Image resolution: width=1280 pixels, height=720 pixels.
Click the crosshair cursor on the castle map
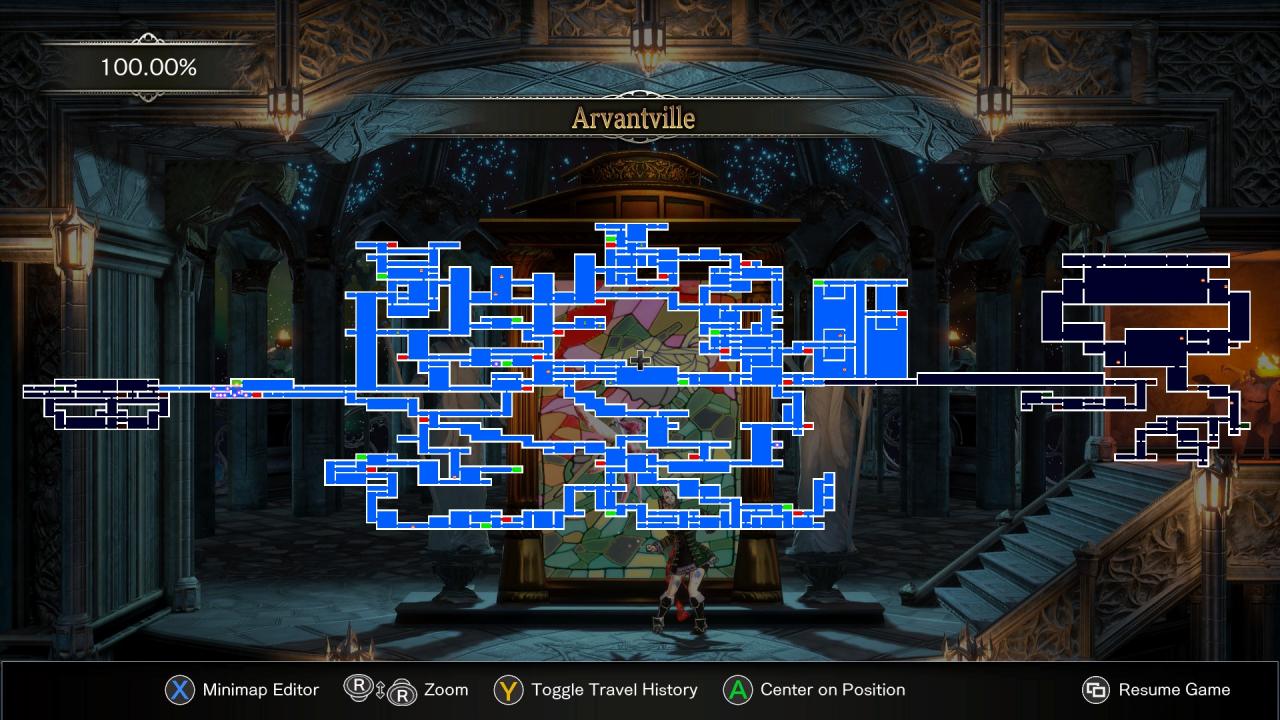pos(640,361)
